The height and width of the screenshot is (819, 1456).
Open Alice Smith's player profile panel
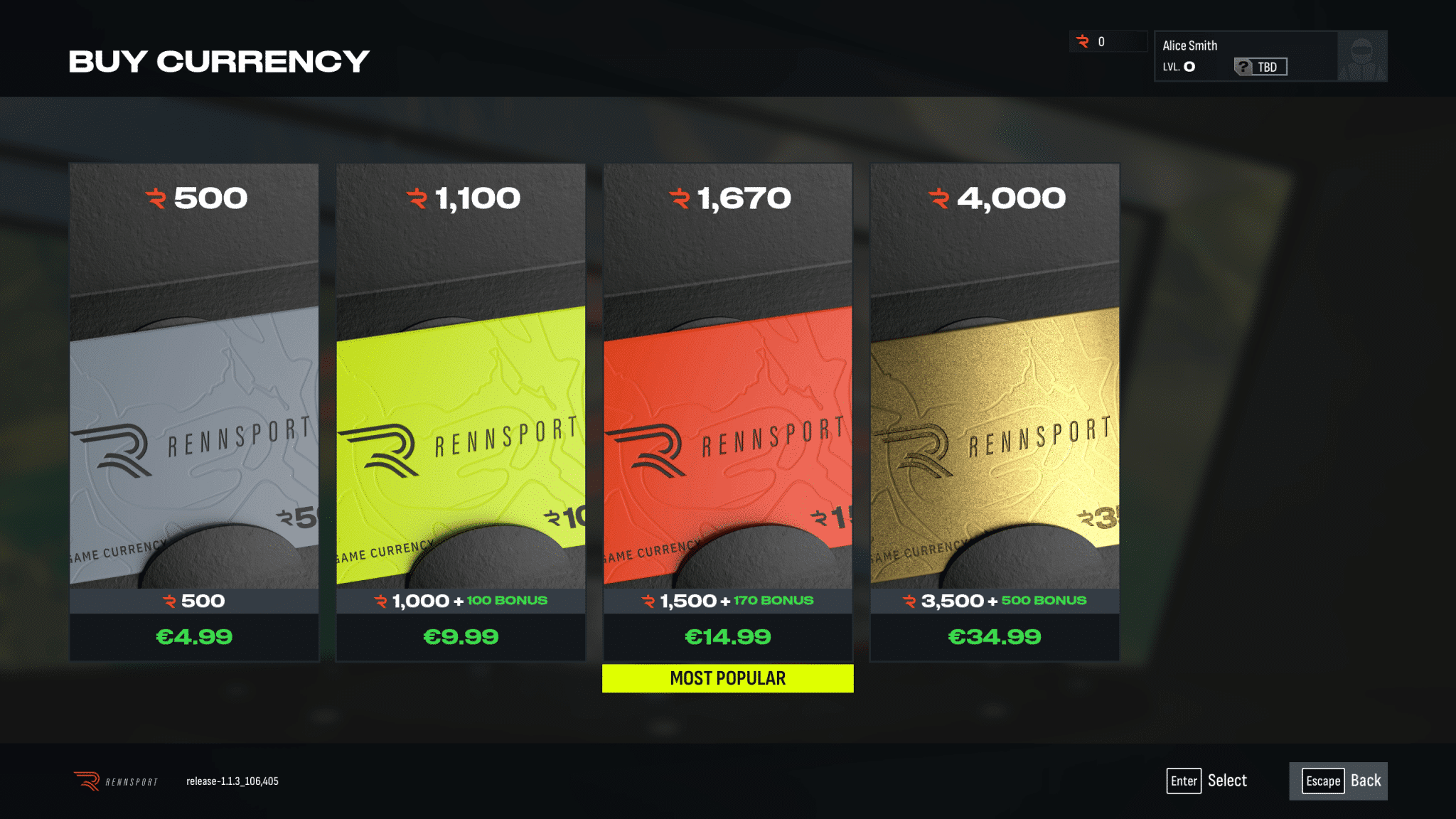[1270, 55]
